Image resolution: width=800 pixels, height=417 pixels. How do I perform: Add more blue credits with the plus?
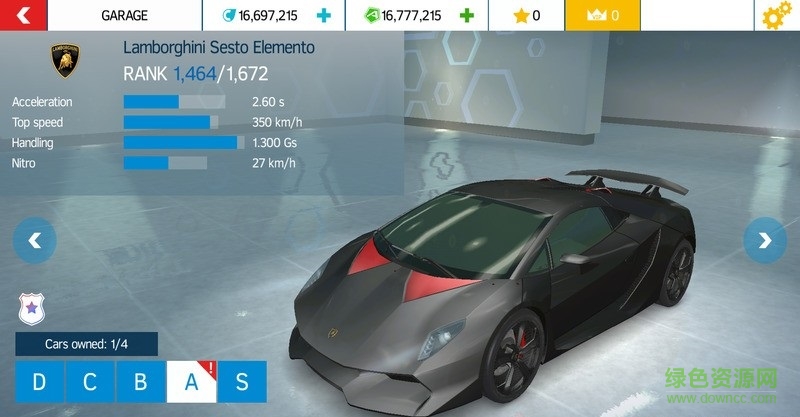(323, 15)
